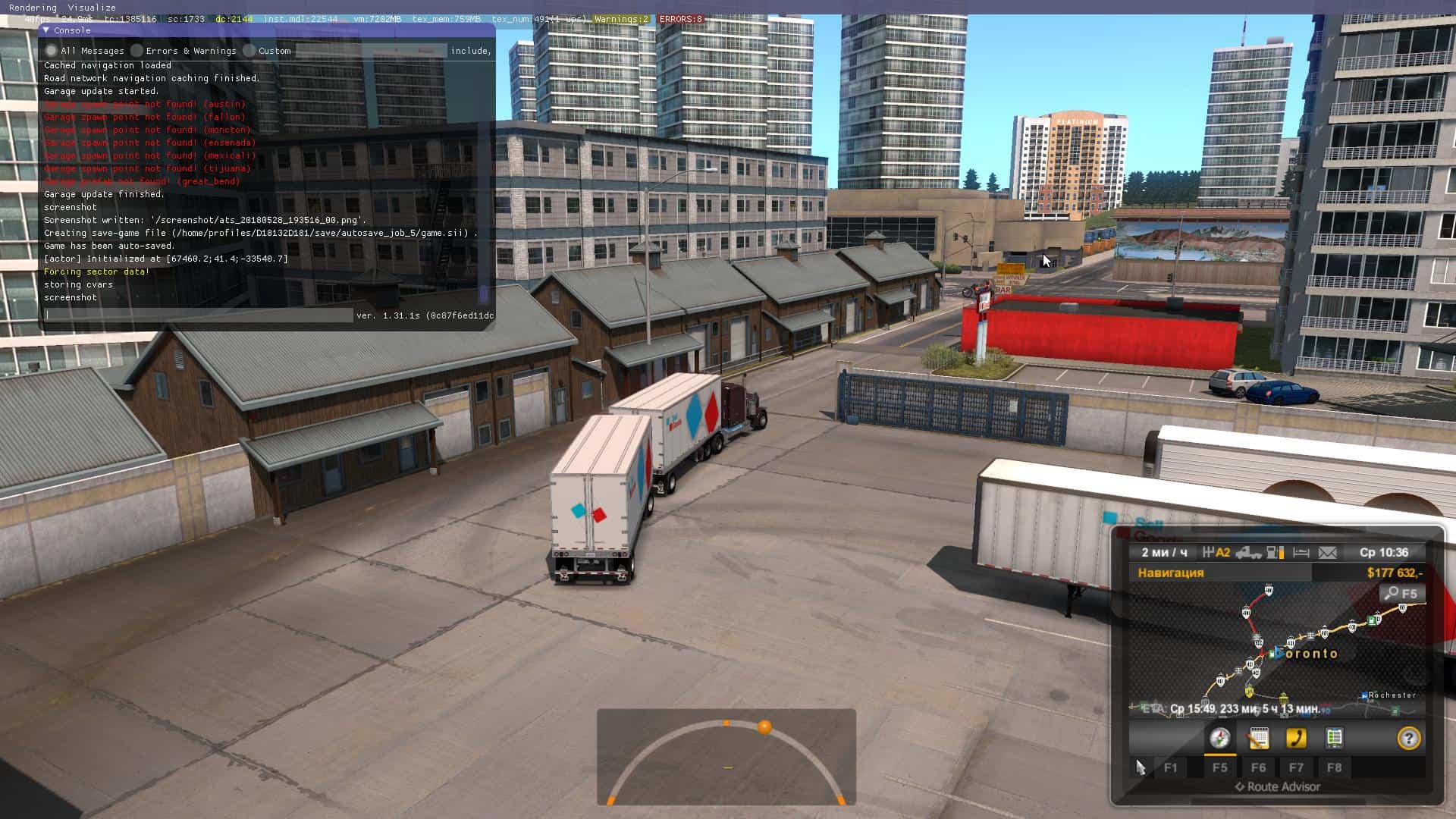
Task: Open the Rendering menu
Action: coord(33,8)
